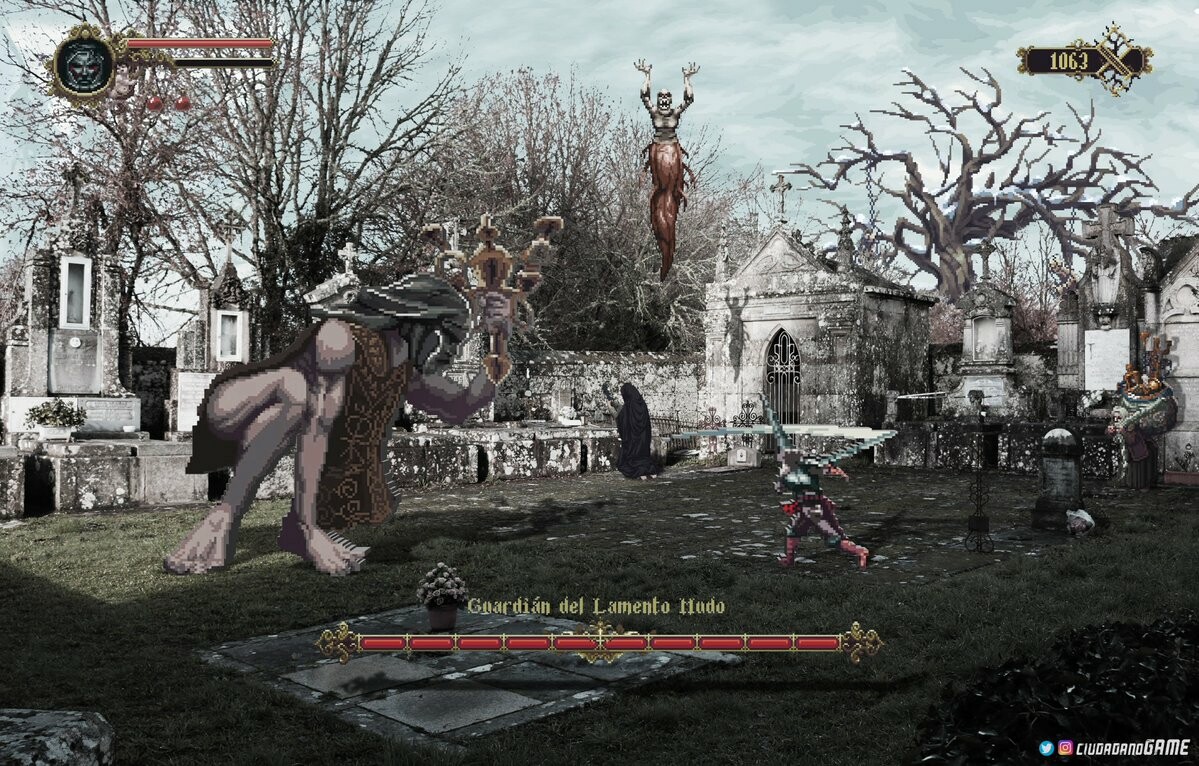Open the Instagram icon in the watermark
This screenshot has width=1199, height=766.
1065,747
